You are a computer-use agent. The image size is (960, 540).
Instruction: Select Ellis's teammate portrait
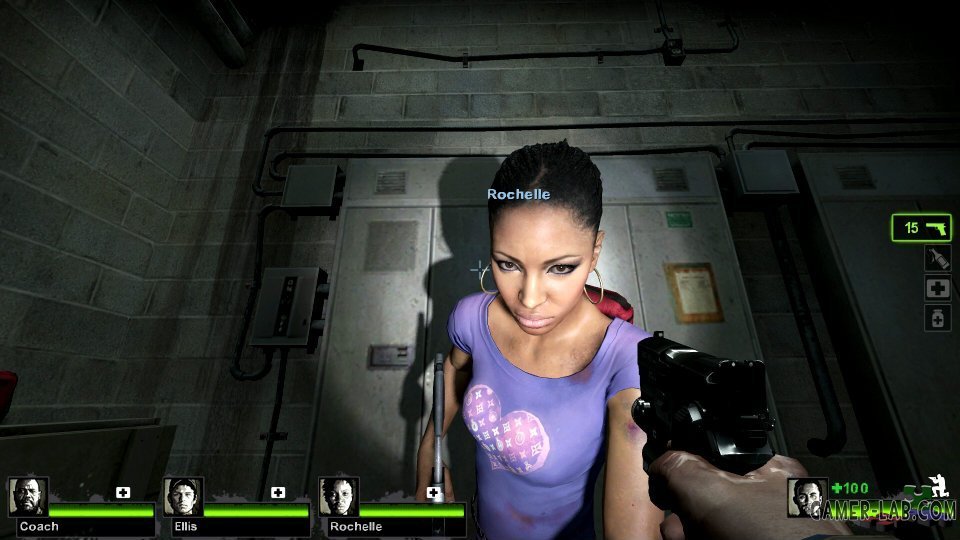pyautogui.click(x=183, y=496)
